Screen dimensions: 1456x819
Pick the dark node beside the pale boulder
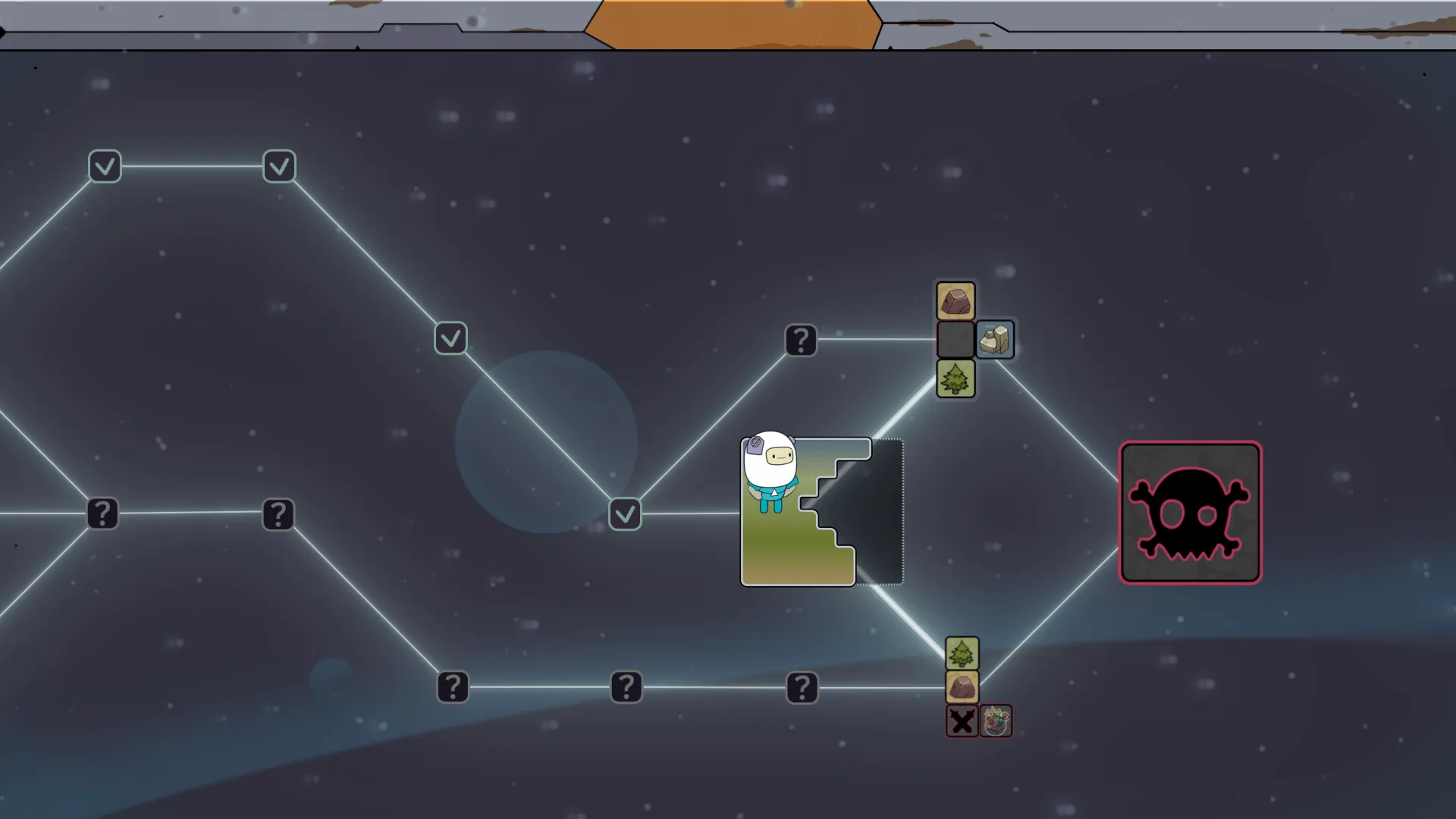(955, 339)
